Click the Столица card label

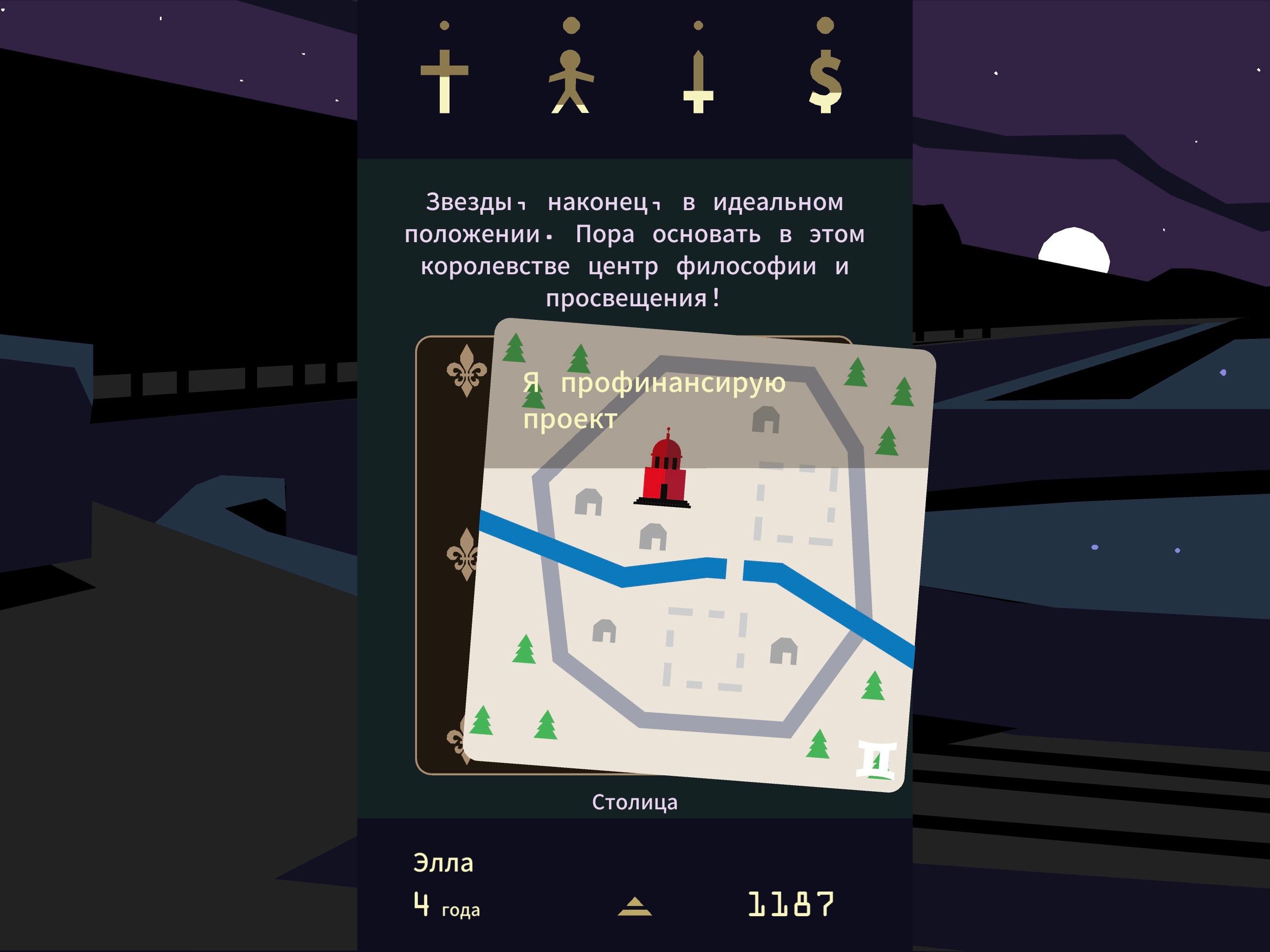[x=636, y=803]
